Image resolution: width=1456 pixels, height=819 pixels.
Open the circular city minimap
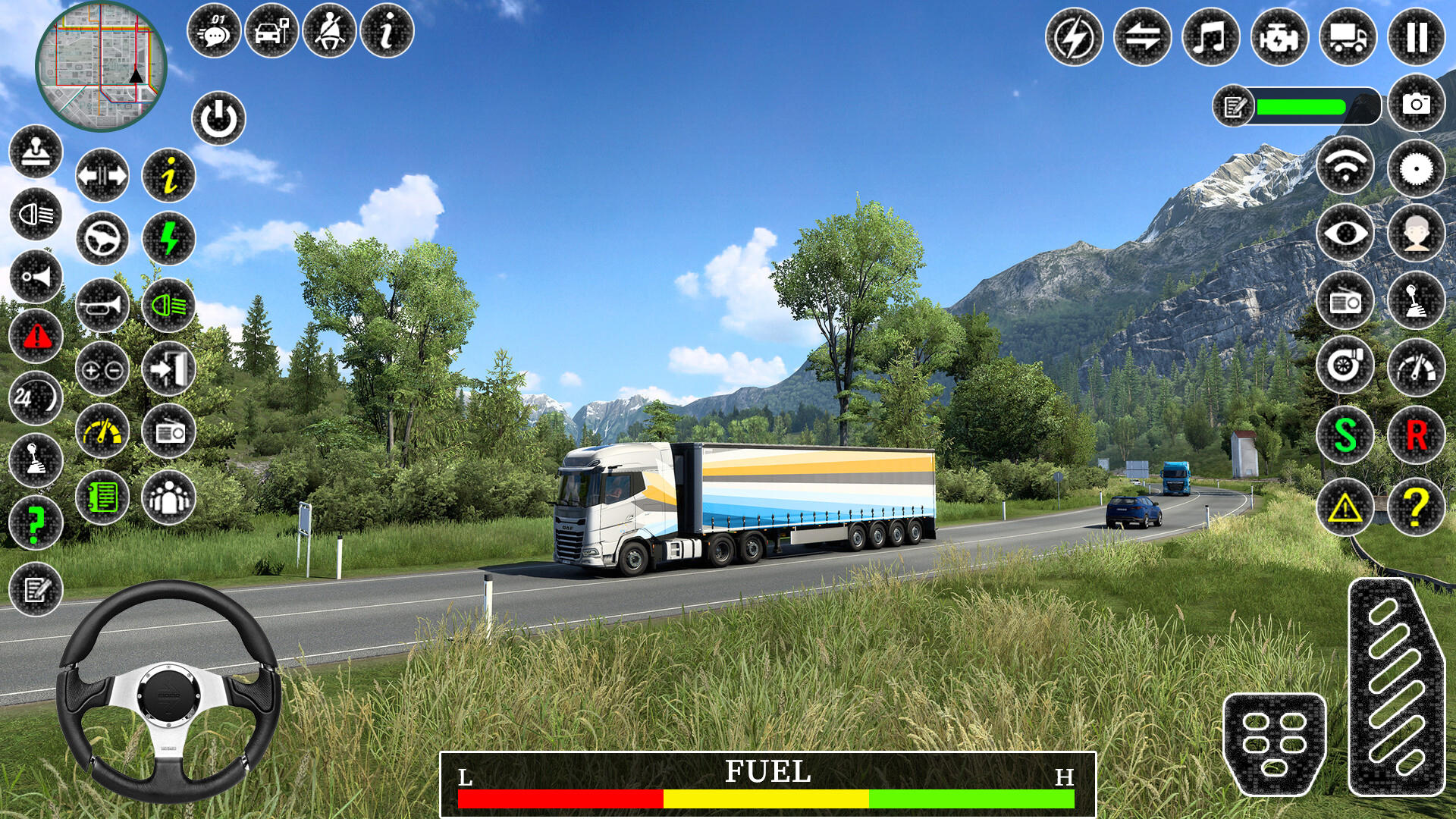coord(101,67)
